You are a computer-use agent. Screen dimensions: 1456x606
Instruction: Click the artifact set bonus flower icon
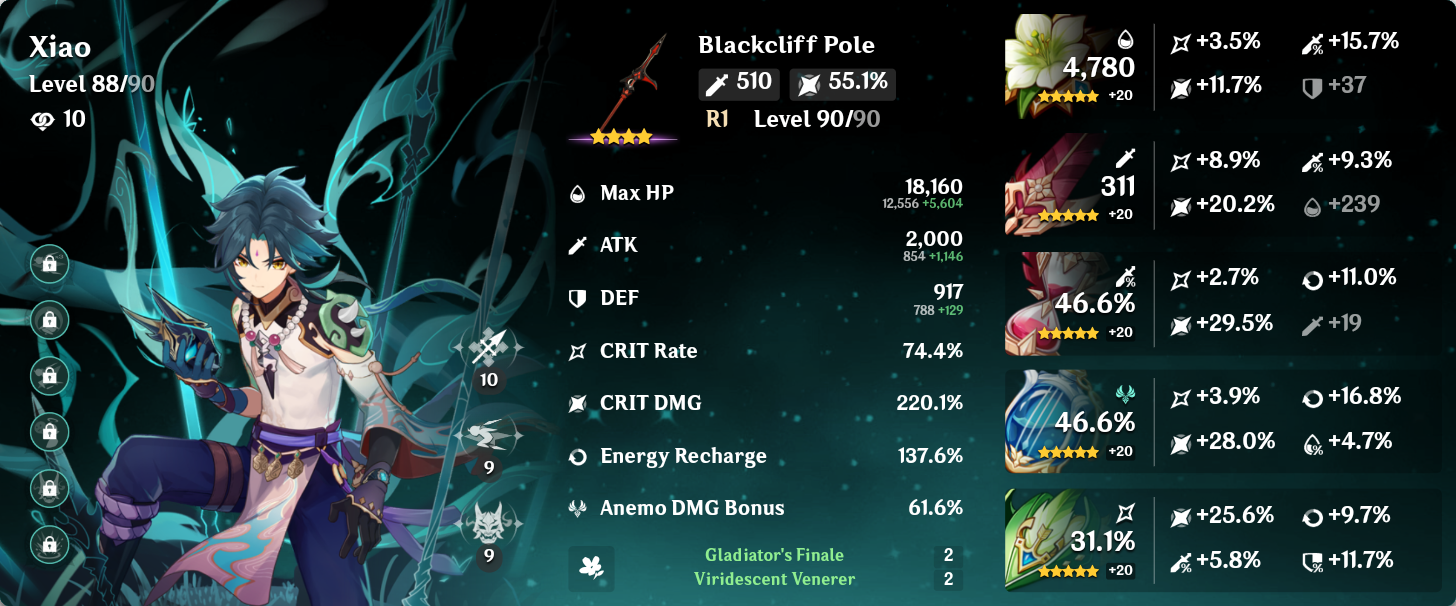coord(591,568)
